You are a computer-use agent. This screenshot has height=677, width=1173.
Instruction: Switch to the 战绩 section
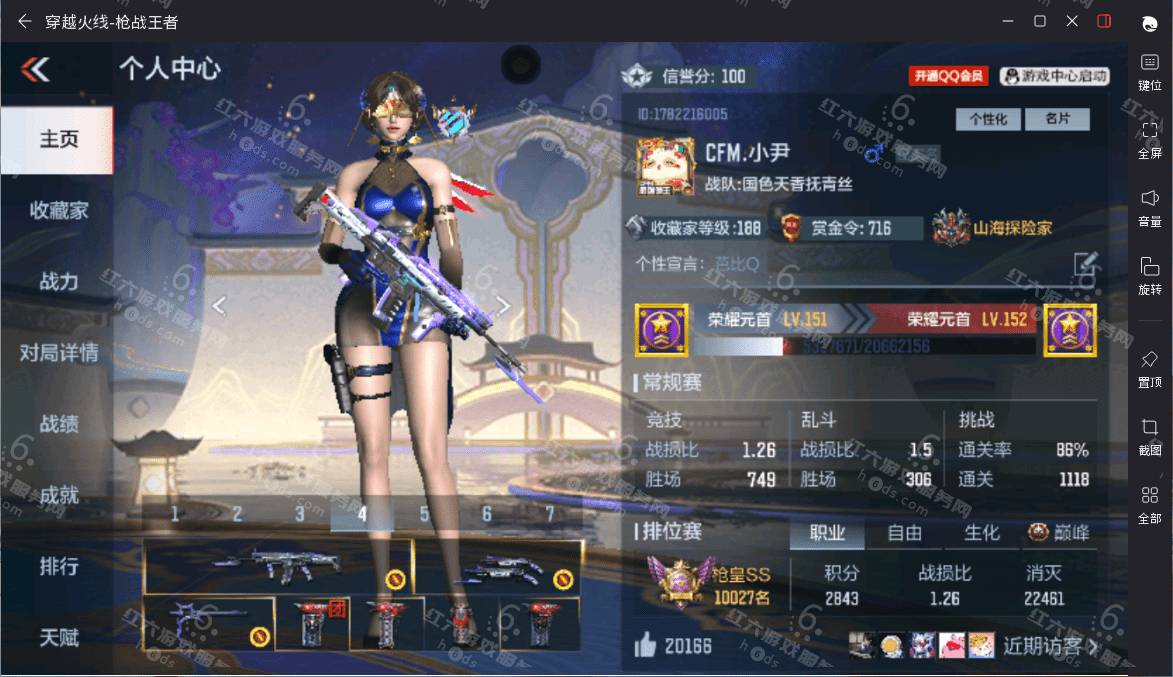coord(58,423)
